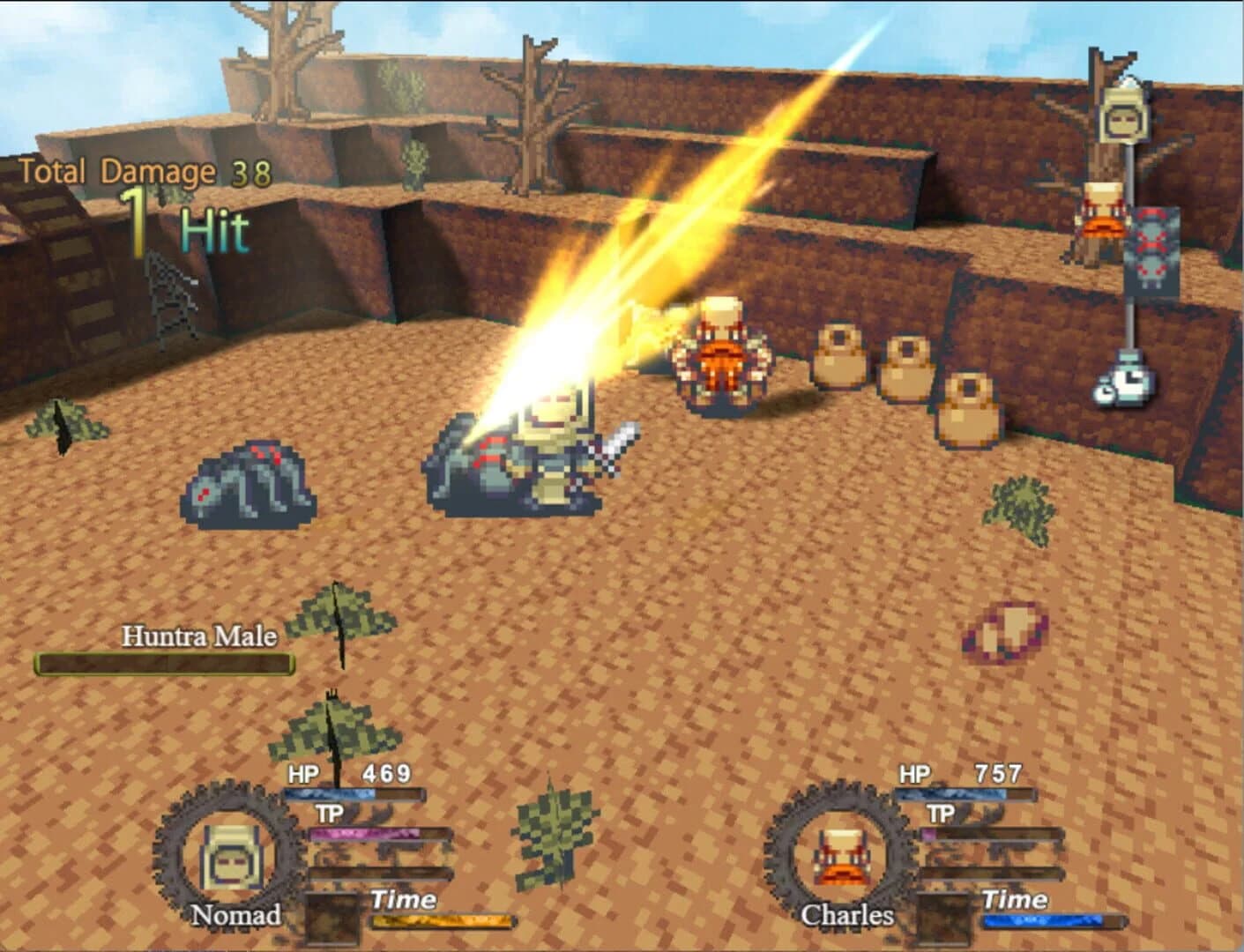The width and height of the screenshot is (1244, 952).
Task: Click the middle clay pot sprite
Action: tap(905, 370)
